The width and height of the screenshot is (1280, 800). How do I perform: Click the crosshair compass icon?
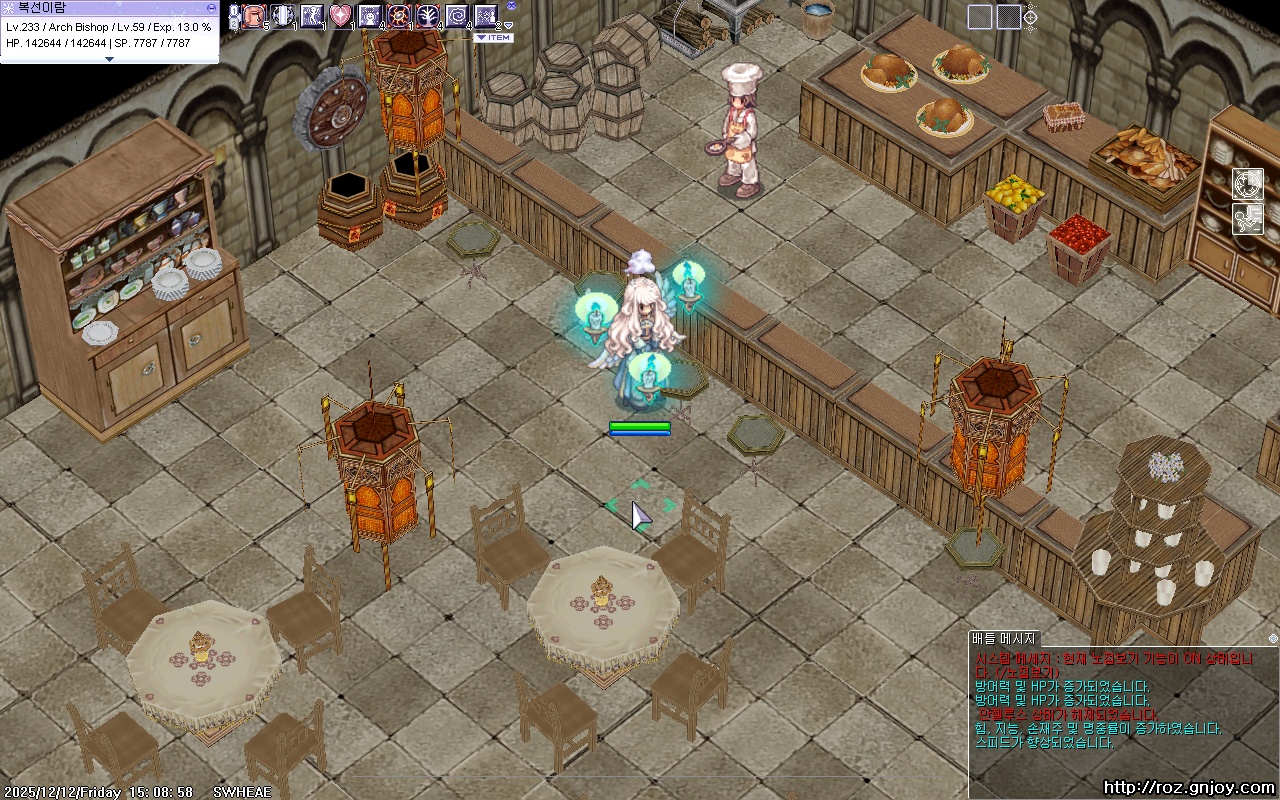[x=1029, y=17]
